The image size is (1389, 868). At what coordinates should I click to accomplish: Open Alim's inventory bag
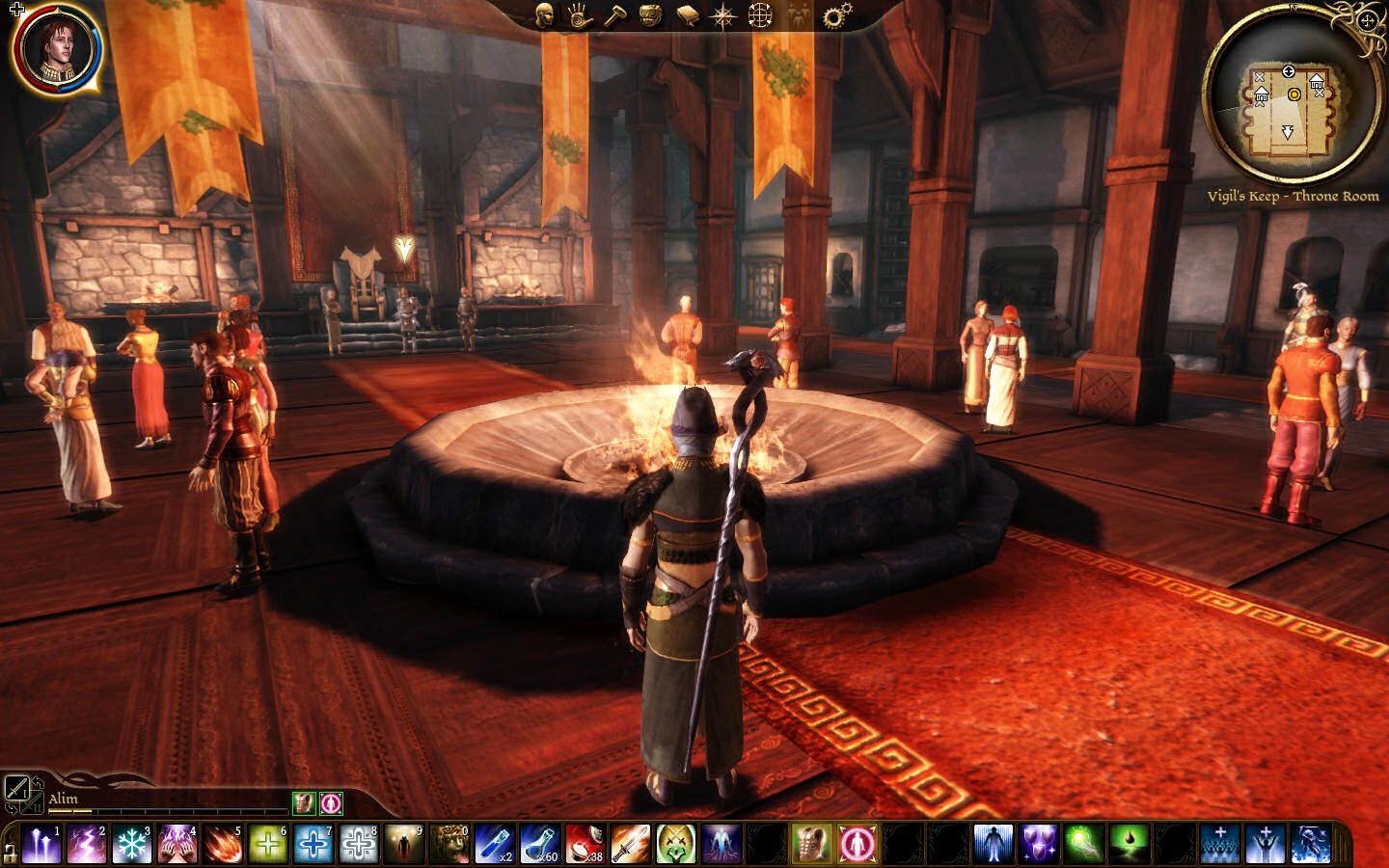pos(651,14)
